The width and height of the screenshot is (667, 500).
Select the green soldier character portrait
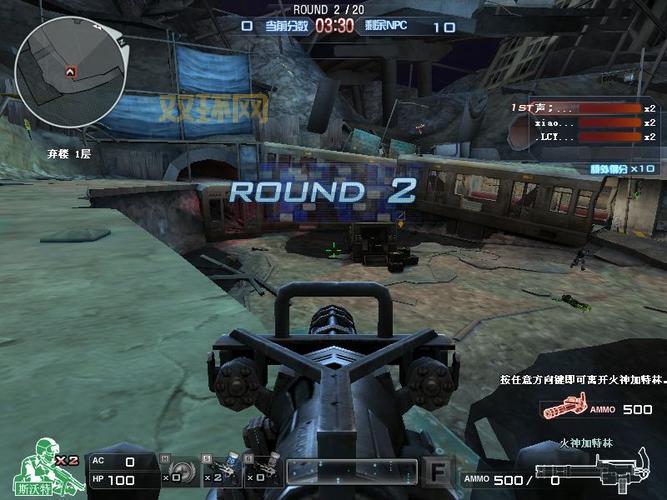click(45, 466)
